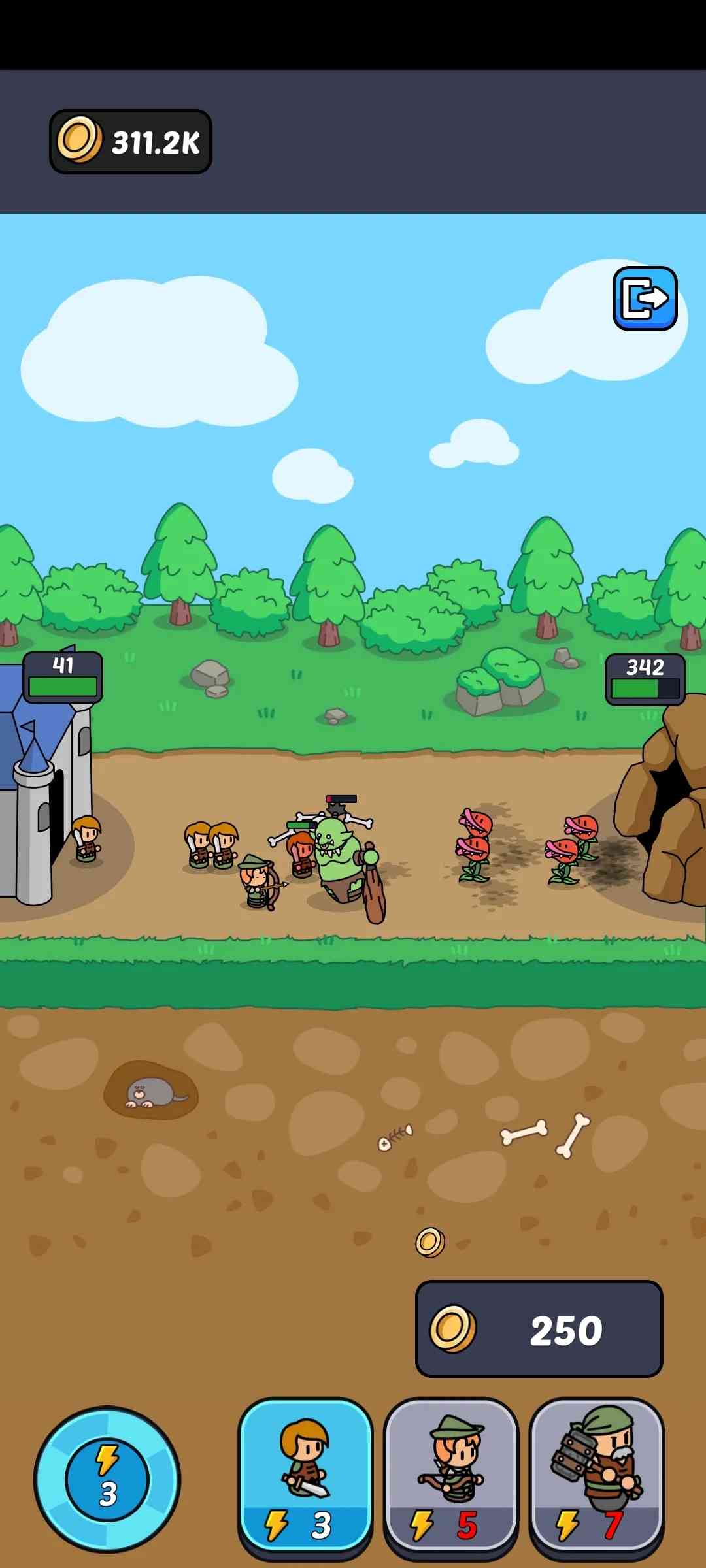
Task: Spawn the barrel dwarf unit costing 7
Action: click(x=596, y=1475)
